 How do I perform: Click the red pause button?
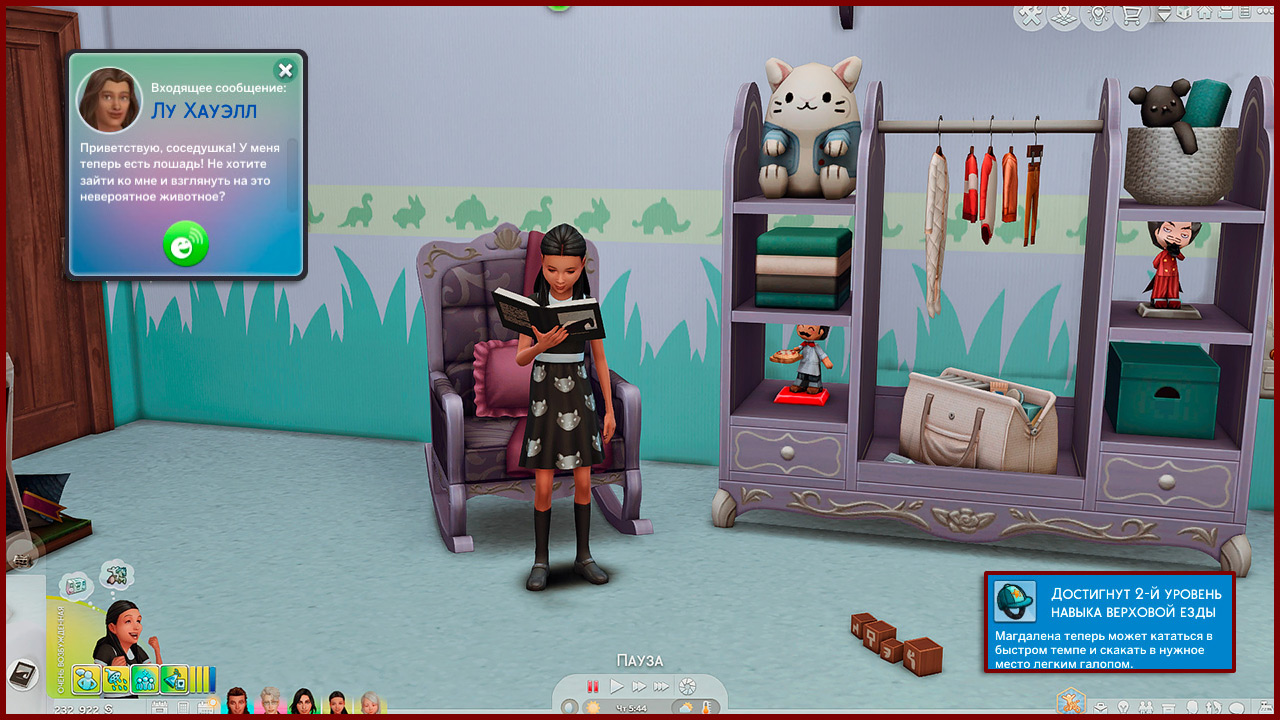tap(592, 687)
